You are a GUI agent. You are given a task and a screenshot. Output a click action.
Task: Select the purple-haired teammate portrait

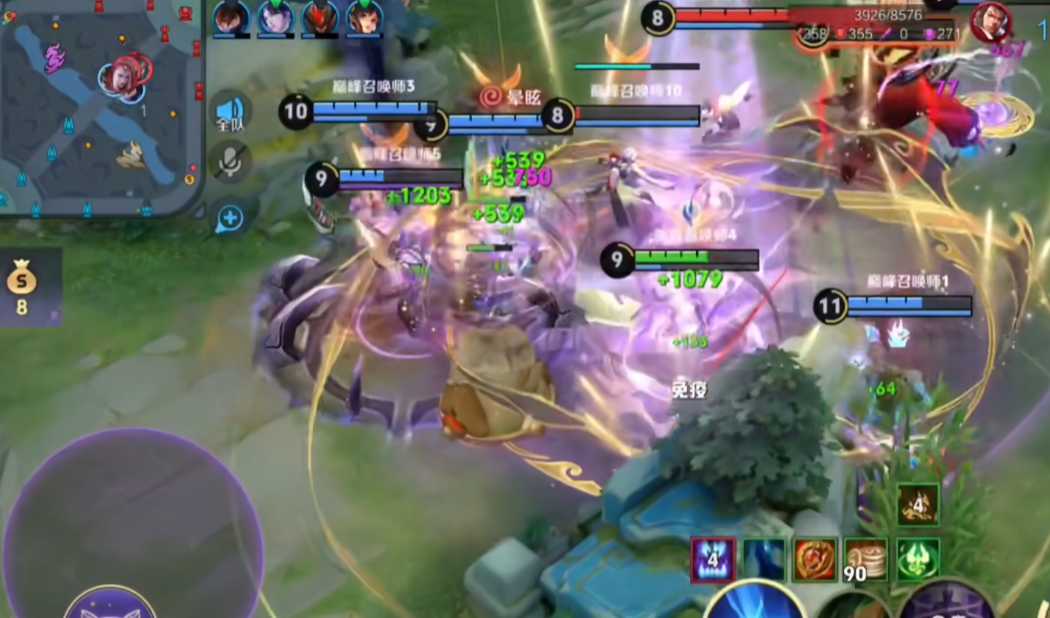[275, 18]
